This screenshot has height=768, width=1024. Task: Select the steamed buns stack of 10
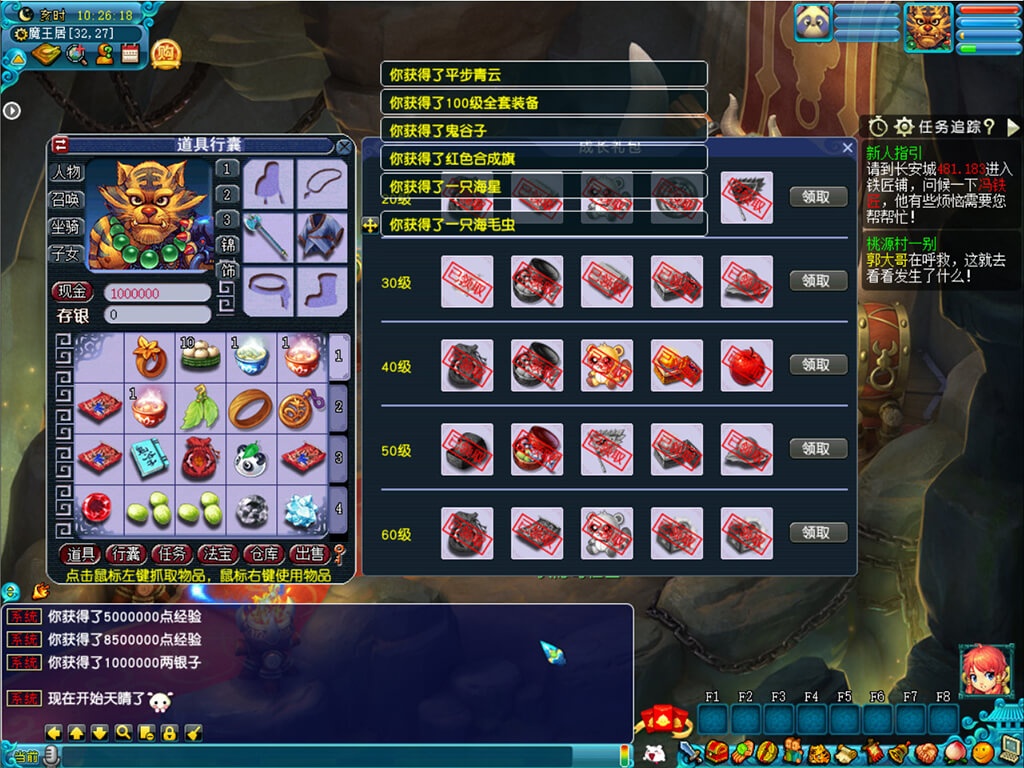click(200, 358)
